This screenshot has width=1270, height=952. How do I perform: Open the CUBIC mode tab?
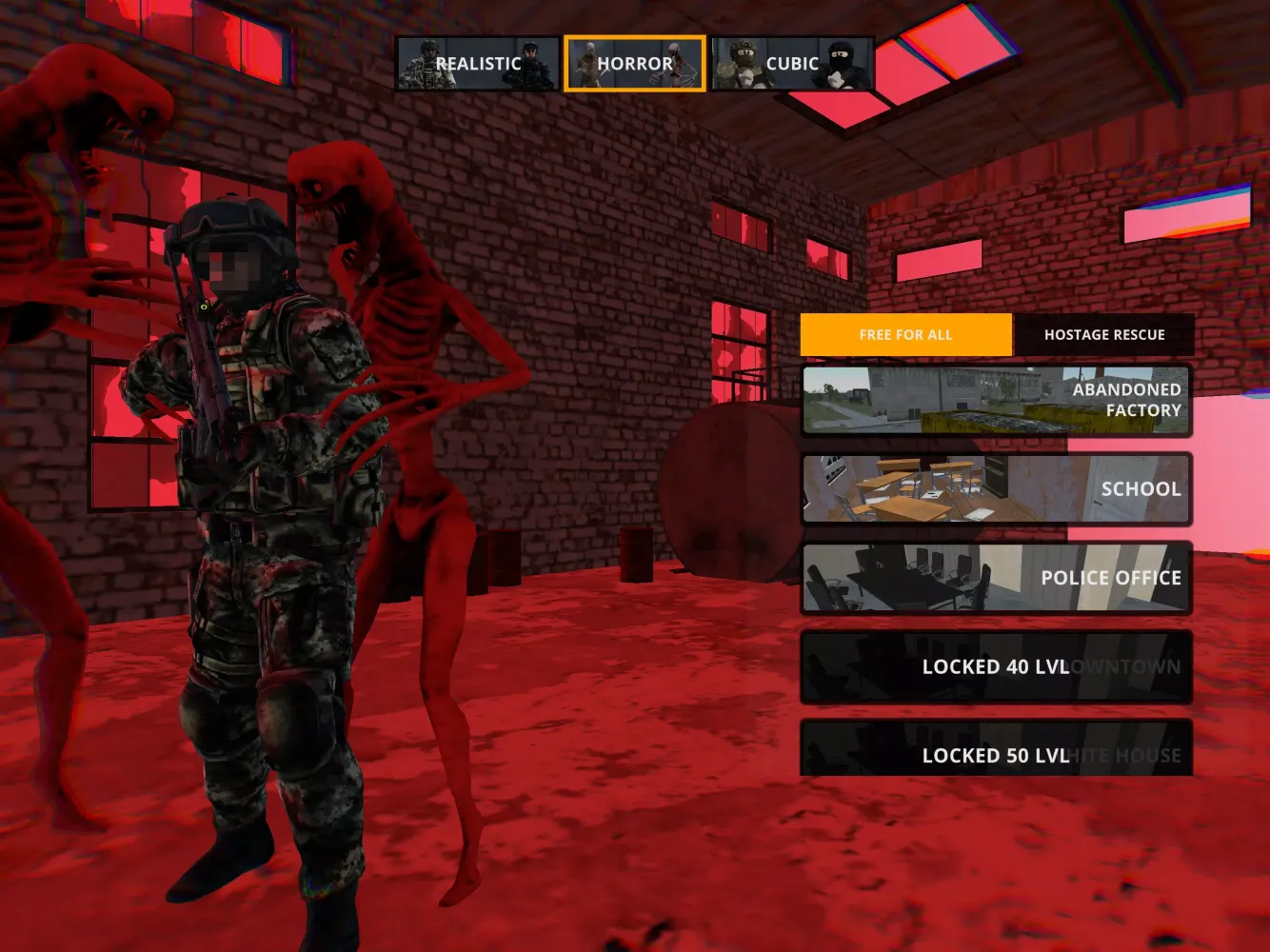792,63
